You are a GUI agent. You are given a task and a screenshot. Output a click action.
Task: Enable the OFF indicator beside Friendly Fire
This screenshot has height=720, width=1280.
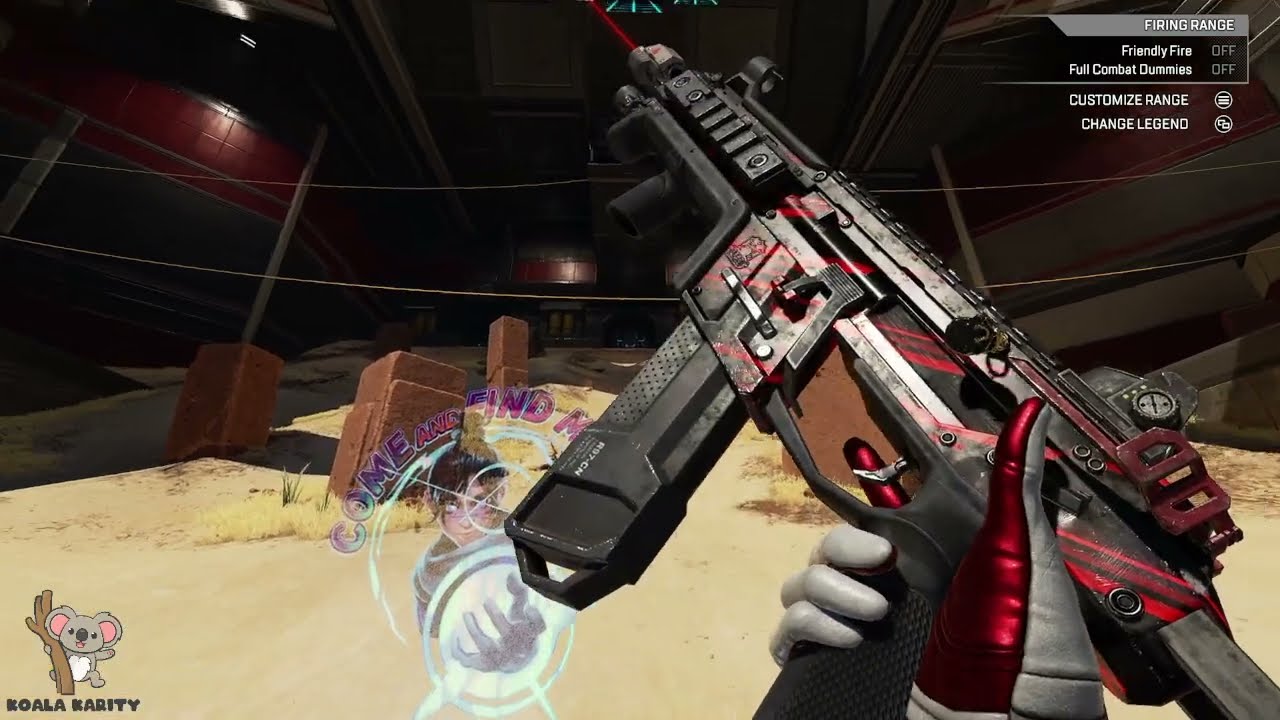1222,50
